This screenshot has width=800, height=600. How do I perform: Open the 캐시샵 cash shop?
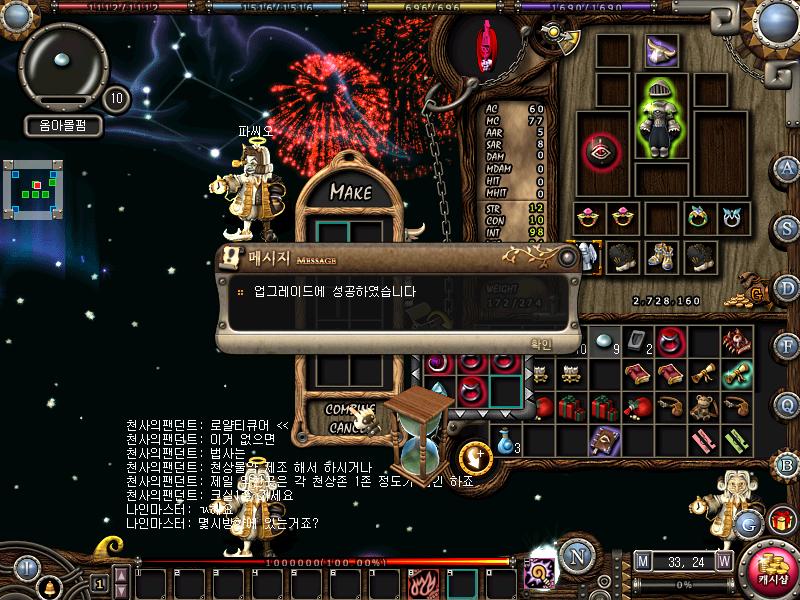(x=771, y=568)
